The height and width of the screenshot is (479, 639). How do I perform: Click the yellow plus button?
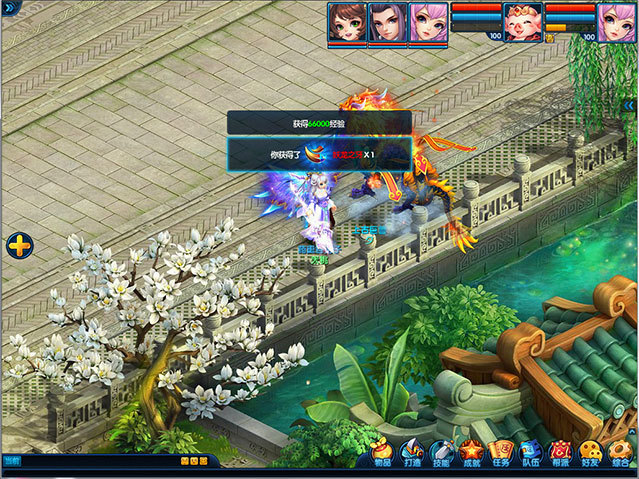[19, 245]
